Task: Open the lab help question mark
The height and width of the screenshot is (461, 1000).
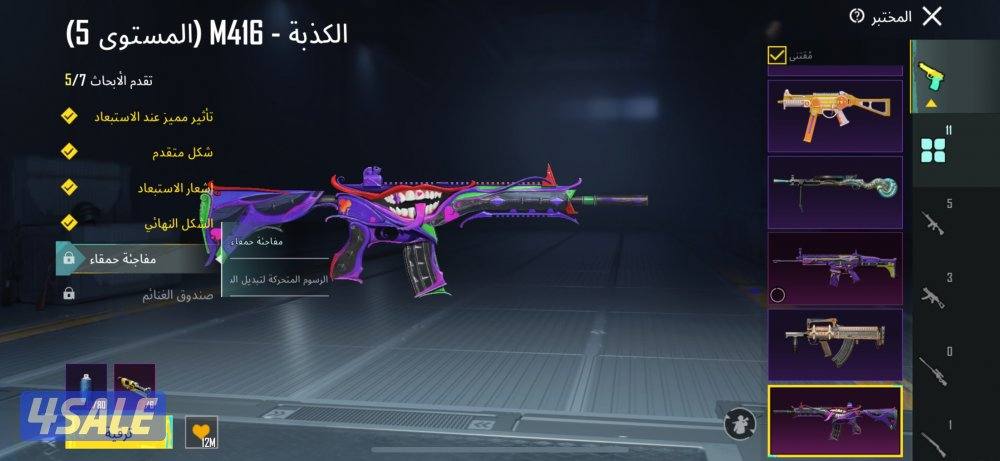Action: [x=856, y=16]
